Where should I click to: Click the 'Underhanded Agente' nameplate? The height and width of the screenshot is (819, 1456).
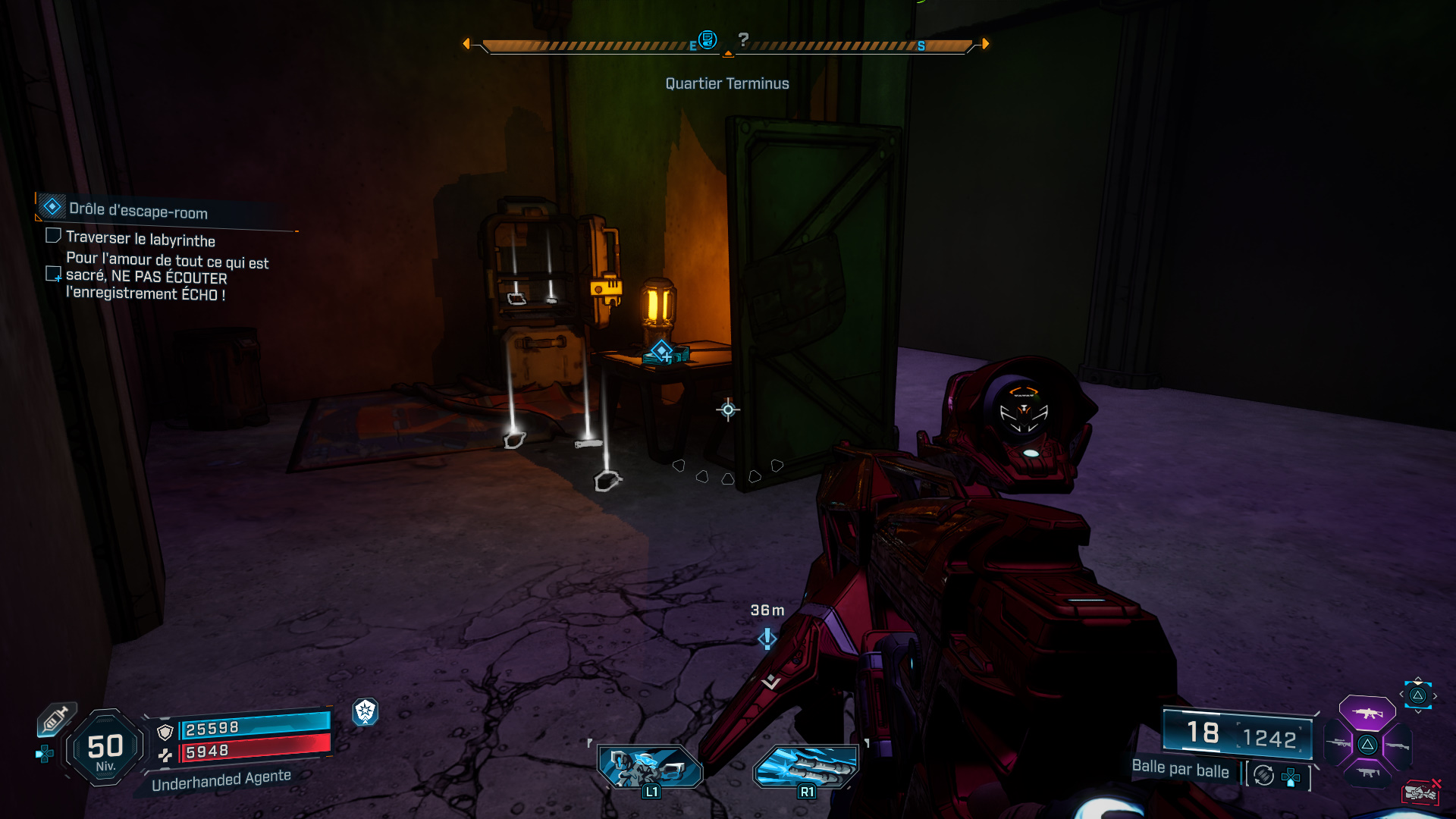pos(220,777)
